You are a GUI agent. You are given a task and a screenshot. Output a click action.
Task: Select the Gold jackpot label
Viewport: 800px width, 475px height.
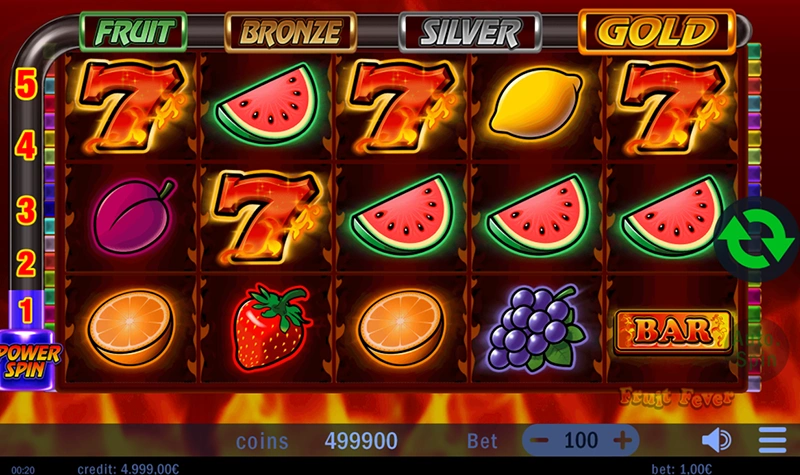(657, 32)
